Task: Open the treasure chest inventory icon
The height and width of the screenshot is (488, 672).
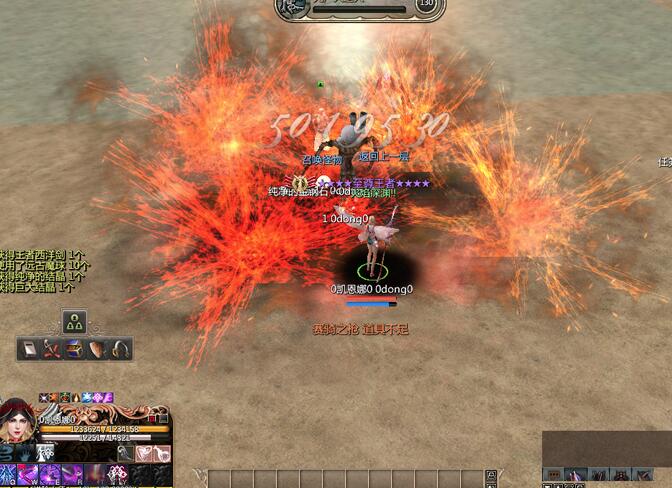Action: click(75, 350)
